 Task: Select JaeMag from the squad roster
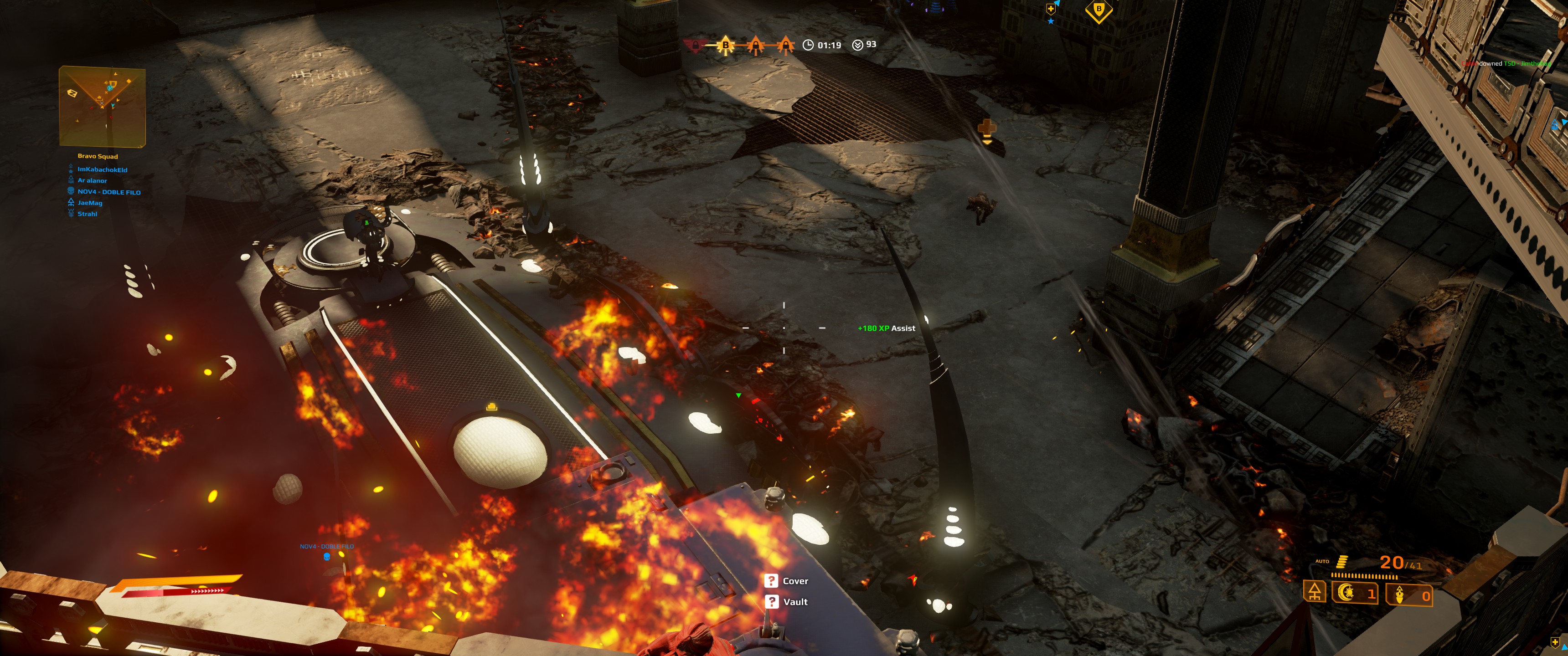tap(89, 203)
